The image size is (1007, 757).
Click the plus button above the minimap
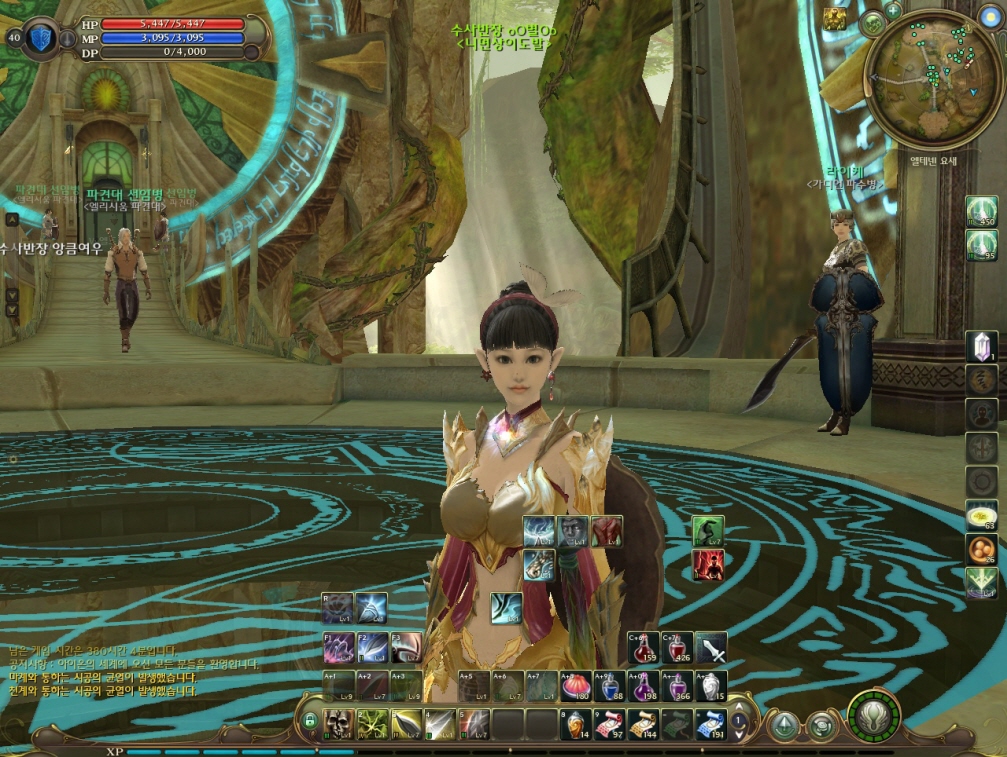(x=892, y=8)
